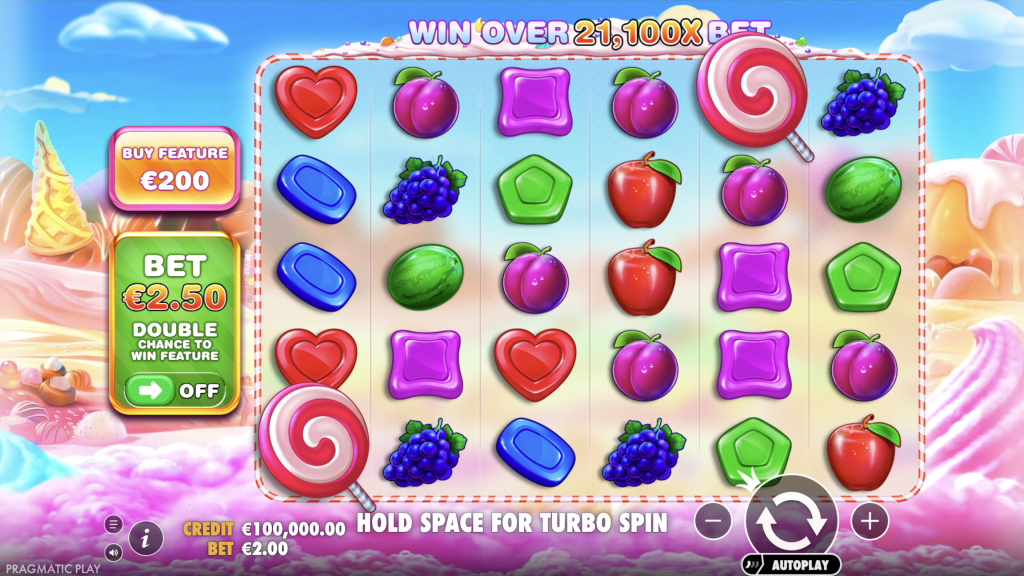Toggle the double chance feature switch

coord(175,390)
